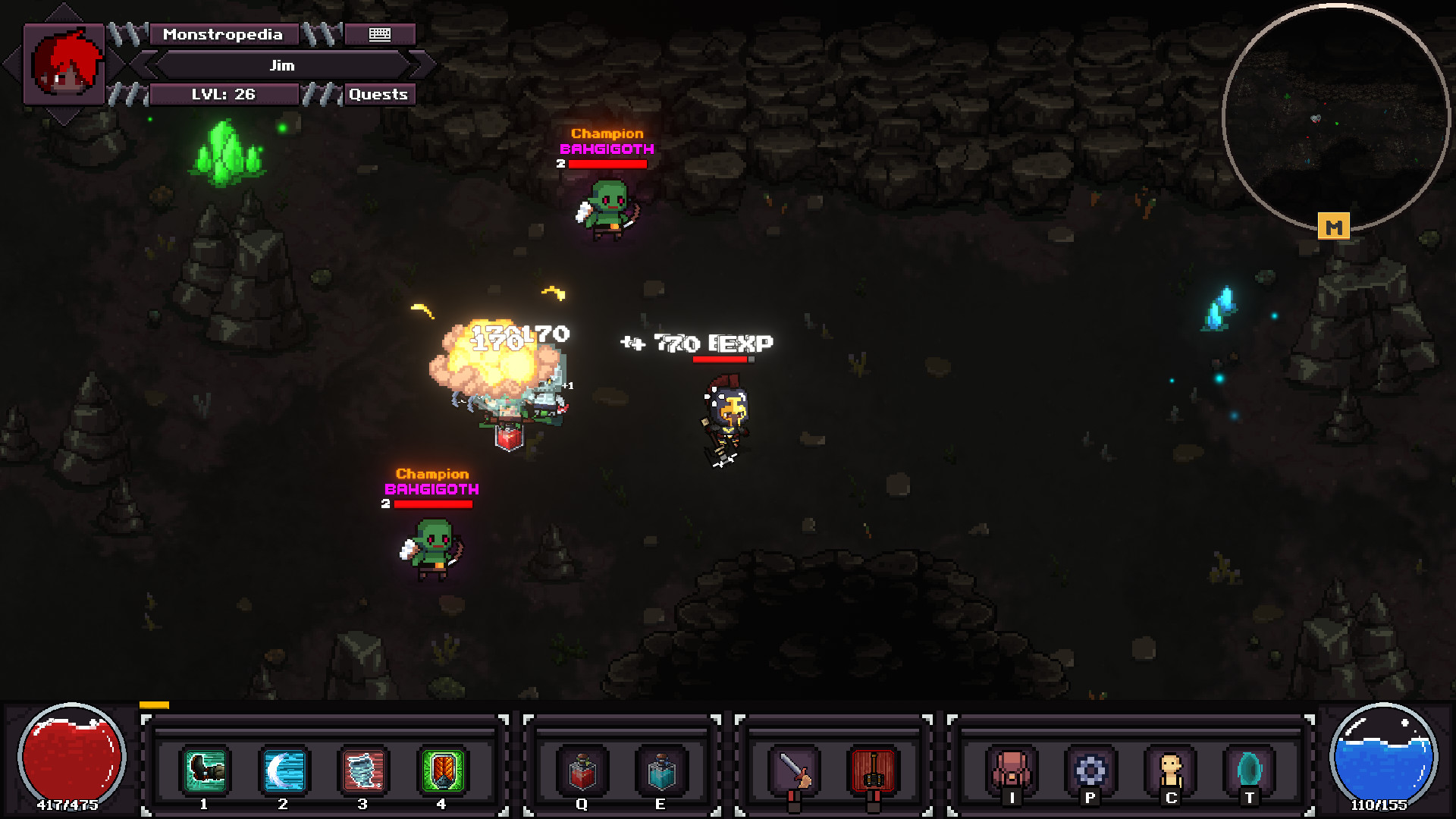Image resolution: width=1456 pixels, height=819 pixels.
Task: Open the backpack inventory via the I icon
Action: [1012, 767]
